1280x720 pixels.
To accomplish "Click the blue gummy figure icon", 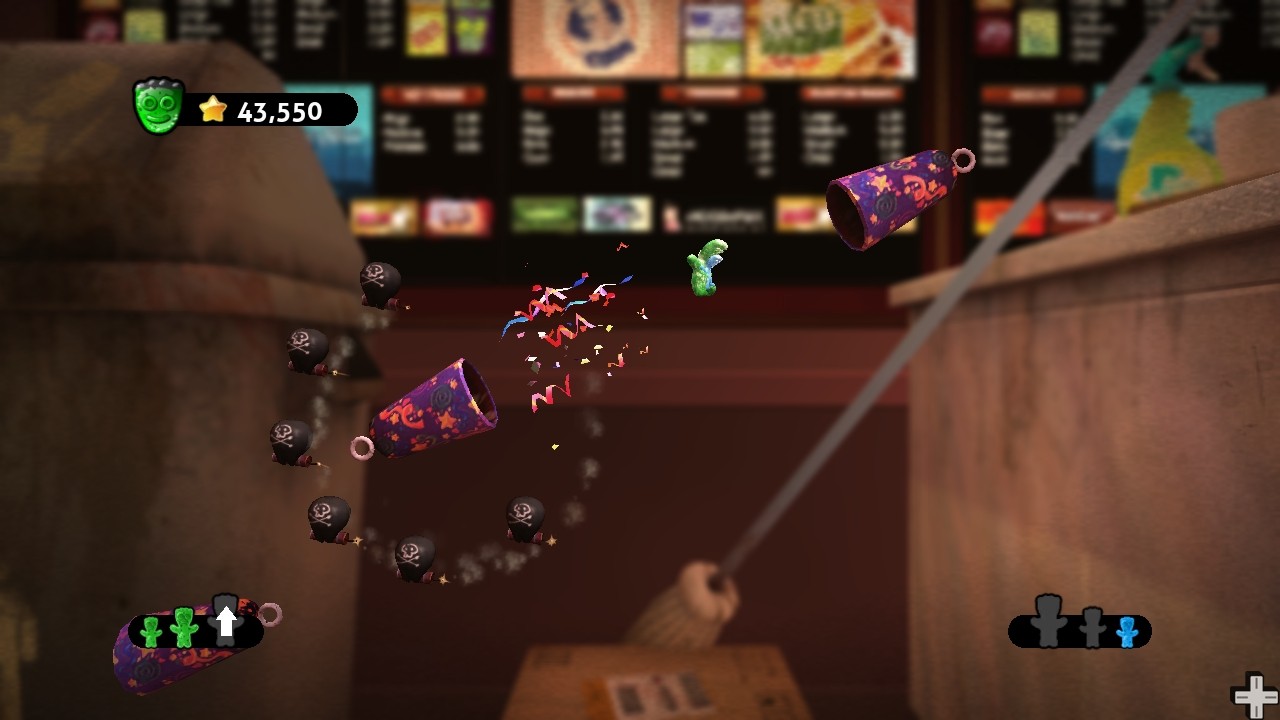I will pos(1128,632).
